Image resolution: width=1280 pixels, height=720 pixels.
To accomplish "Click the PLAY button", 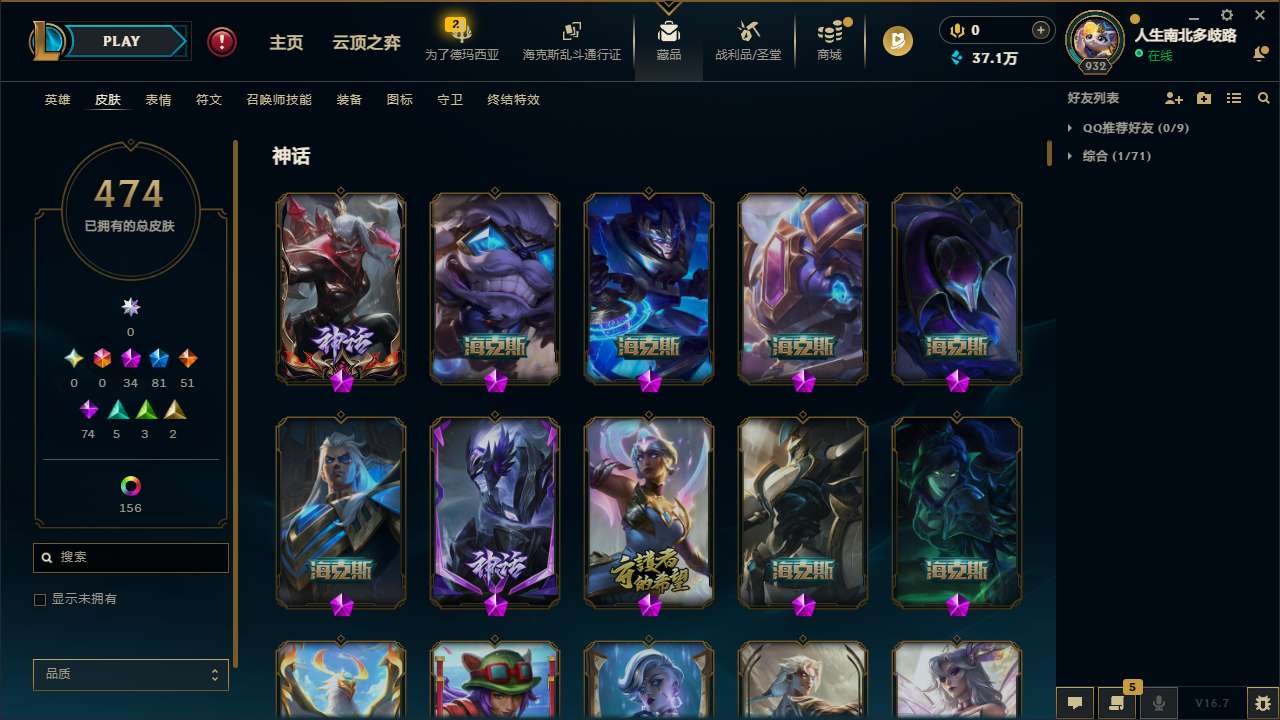I will click(121, 41).
